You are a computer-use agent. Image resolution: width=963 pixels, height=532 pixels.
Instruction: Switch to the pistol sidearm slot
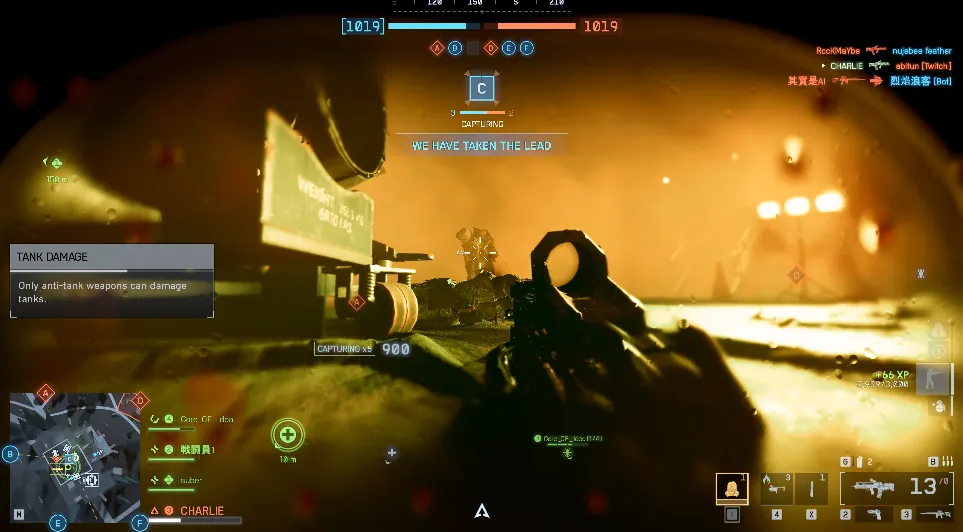874,514
